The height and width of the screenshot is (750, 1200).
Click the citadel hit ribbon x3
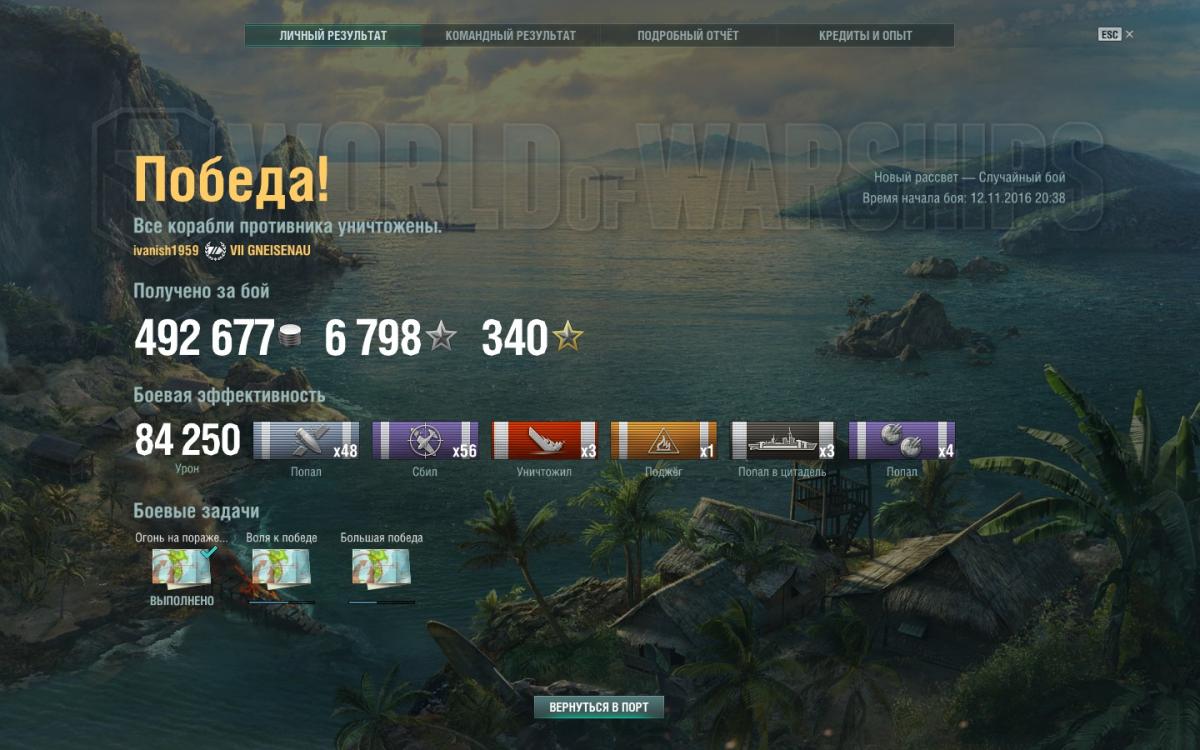pyautogui.click(x=782, y=441)
